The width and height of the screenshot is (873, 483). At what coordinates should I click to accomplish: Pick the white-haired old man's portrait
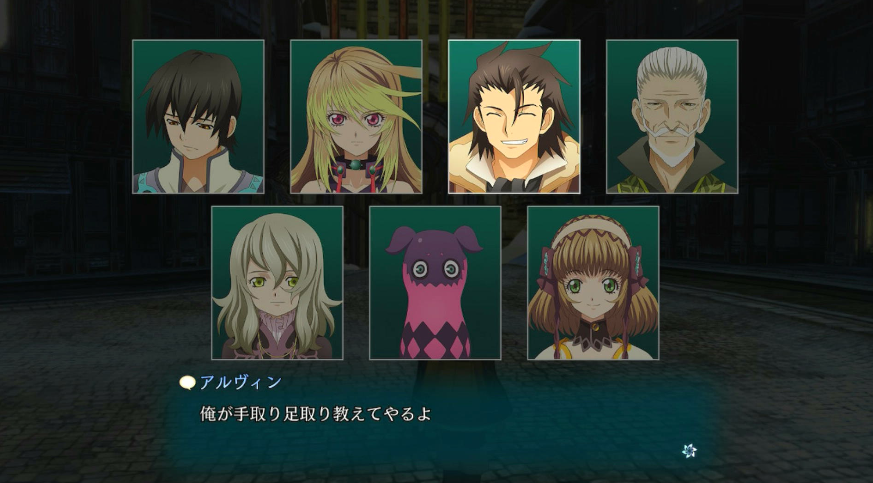[x=672, y=117]
